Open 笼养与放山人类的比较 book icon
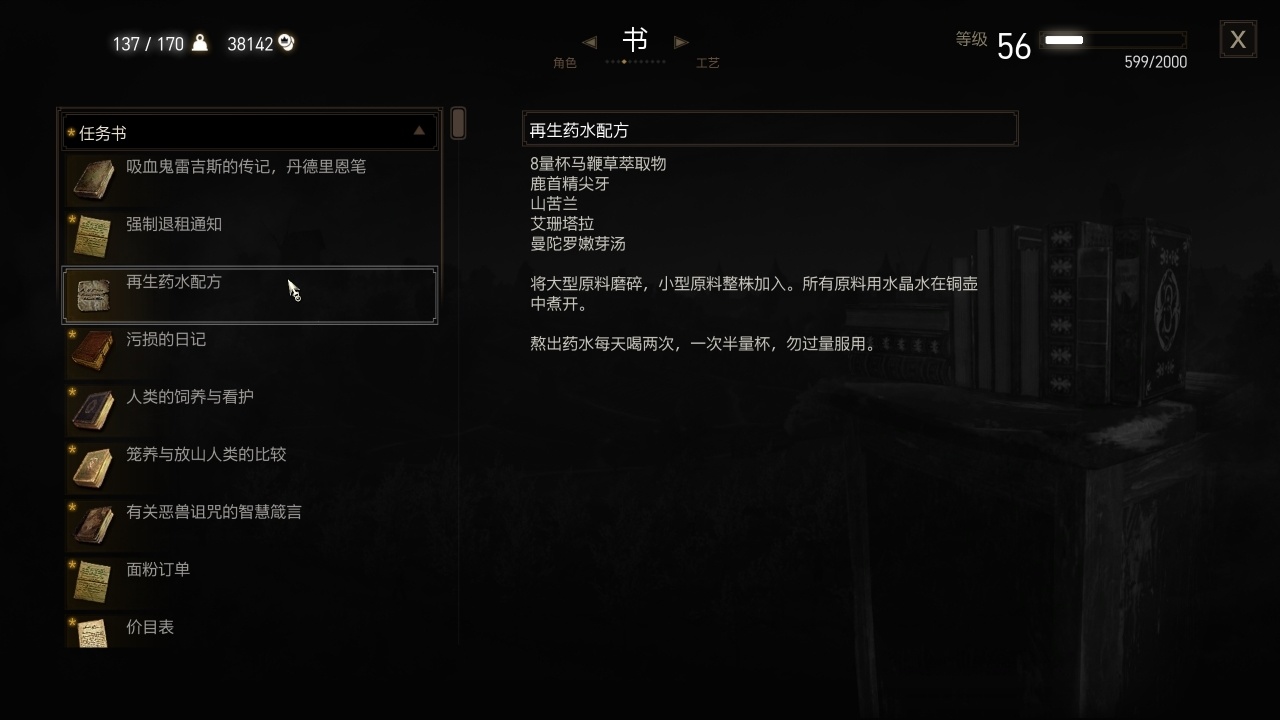 (x=93, y=466)
